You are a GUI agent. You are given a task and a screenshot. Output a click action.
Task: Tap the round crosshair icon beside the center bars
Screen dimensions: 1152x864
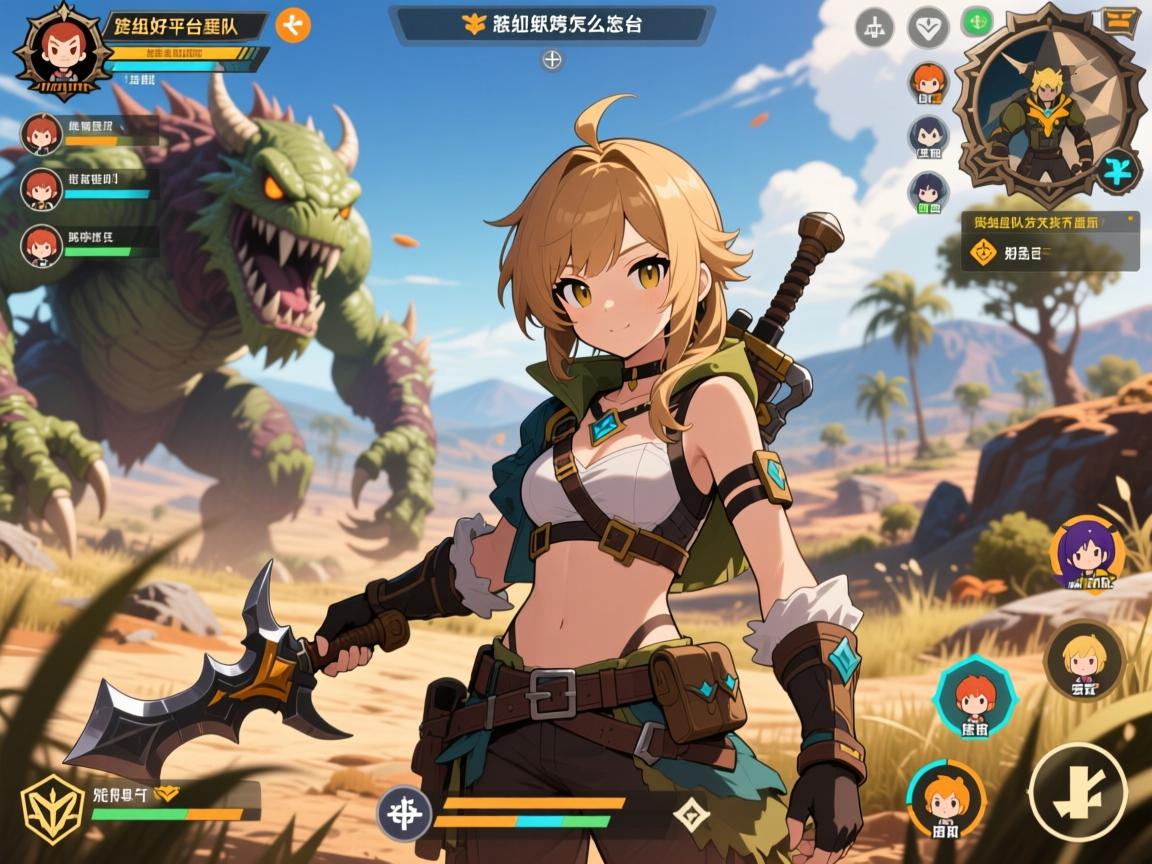click(404, 813)
